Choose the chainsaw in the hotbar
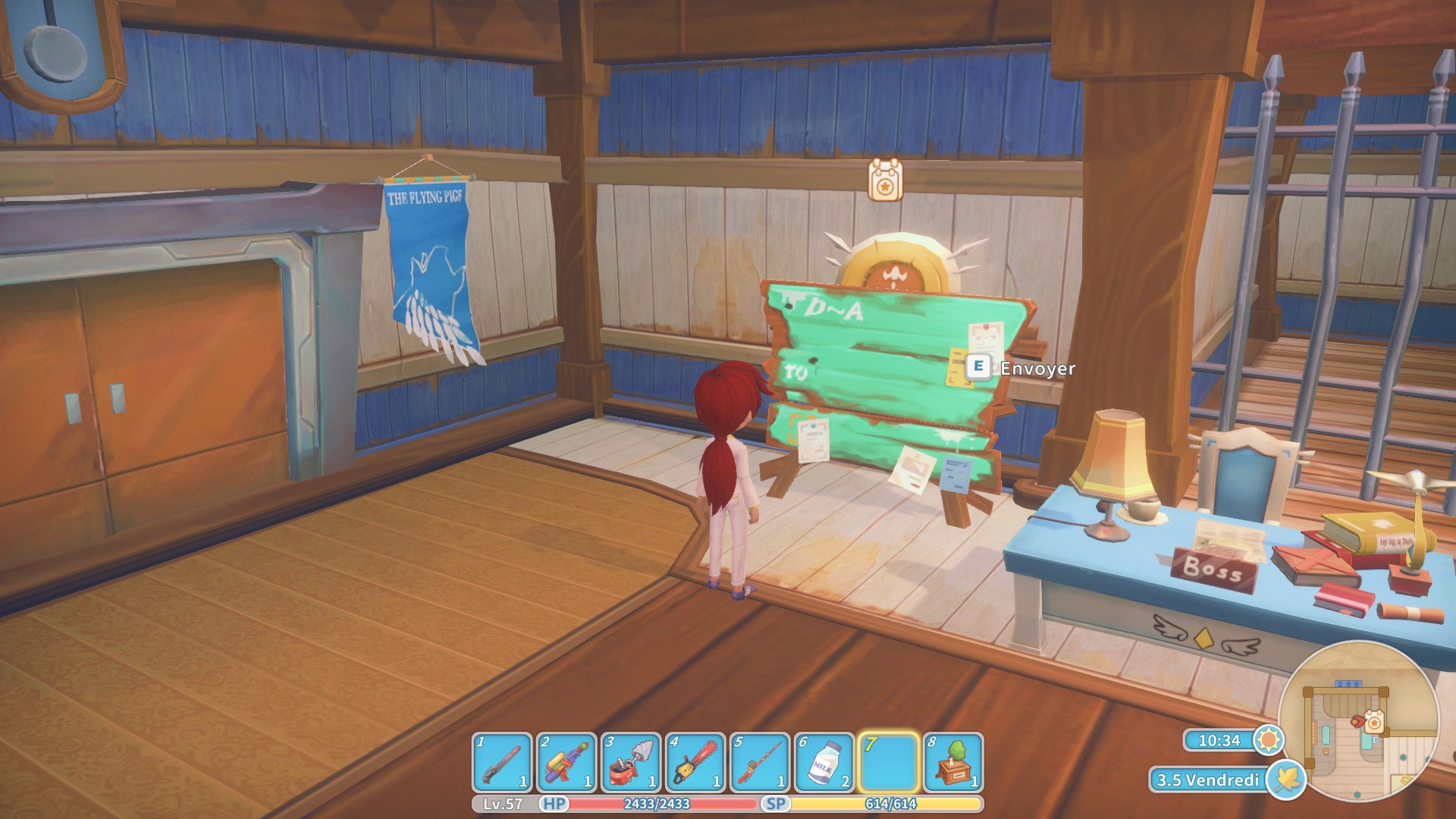The height and width of the screenshot is (819, 1456). [x=695, y=763]
